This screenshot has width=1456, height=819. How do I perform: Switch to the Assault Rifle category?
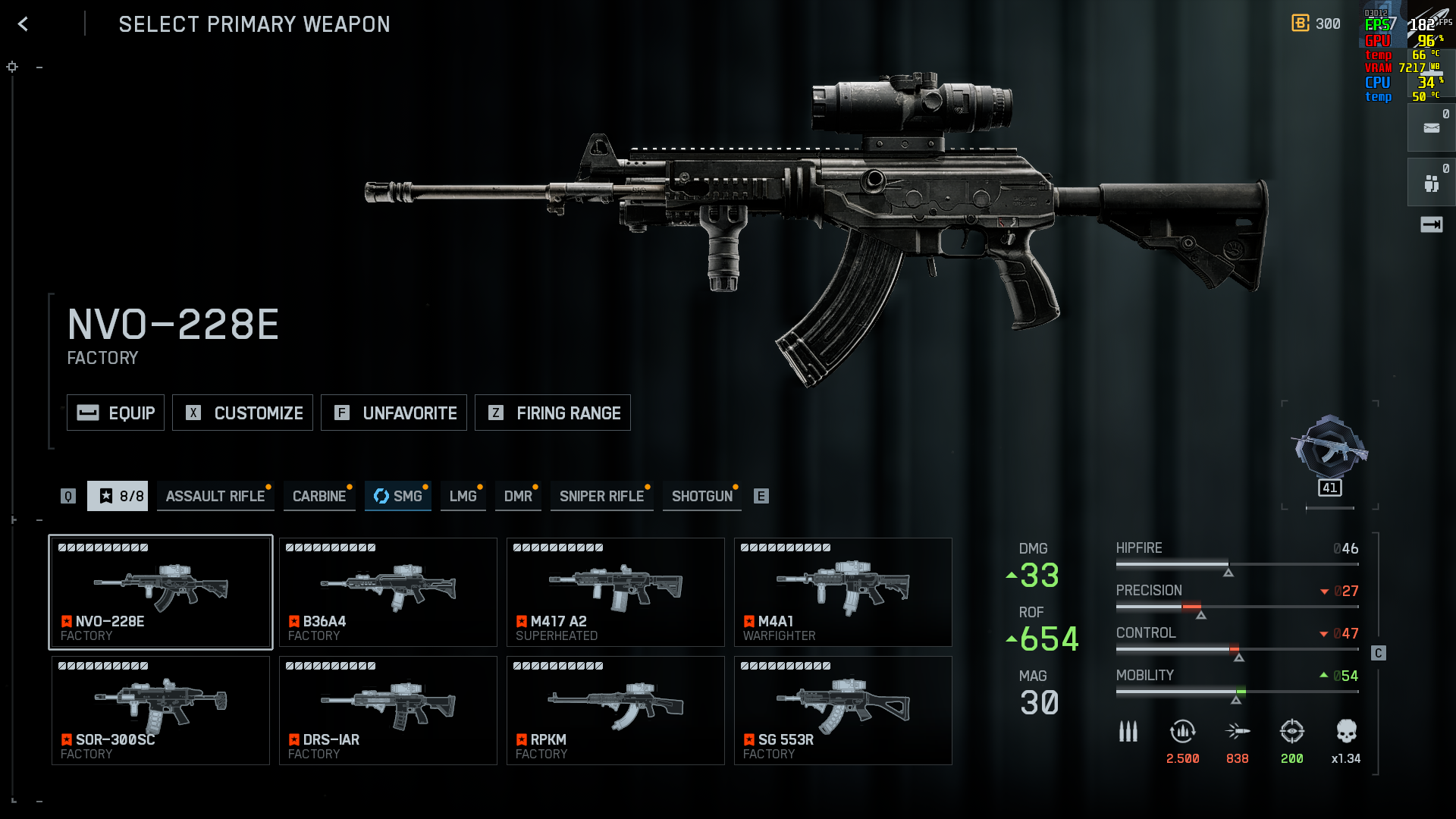(x=215, y=496)
